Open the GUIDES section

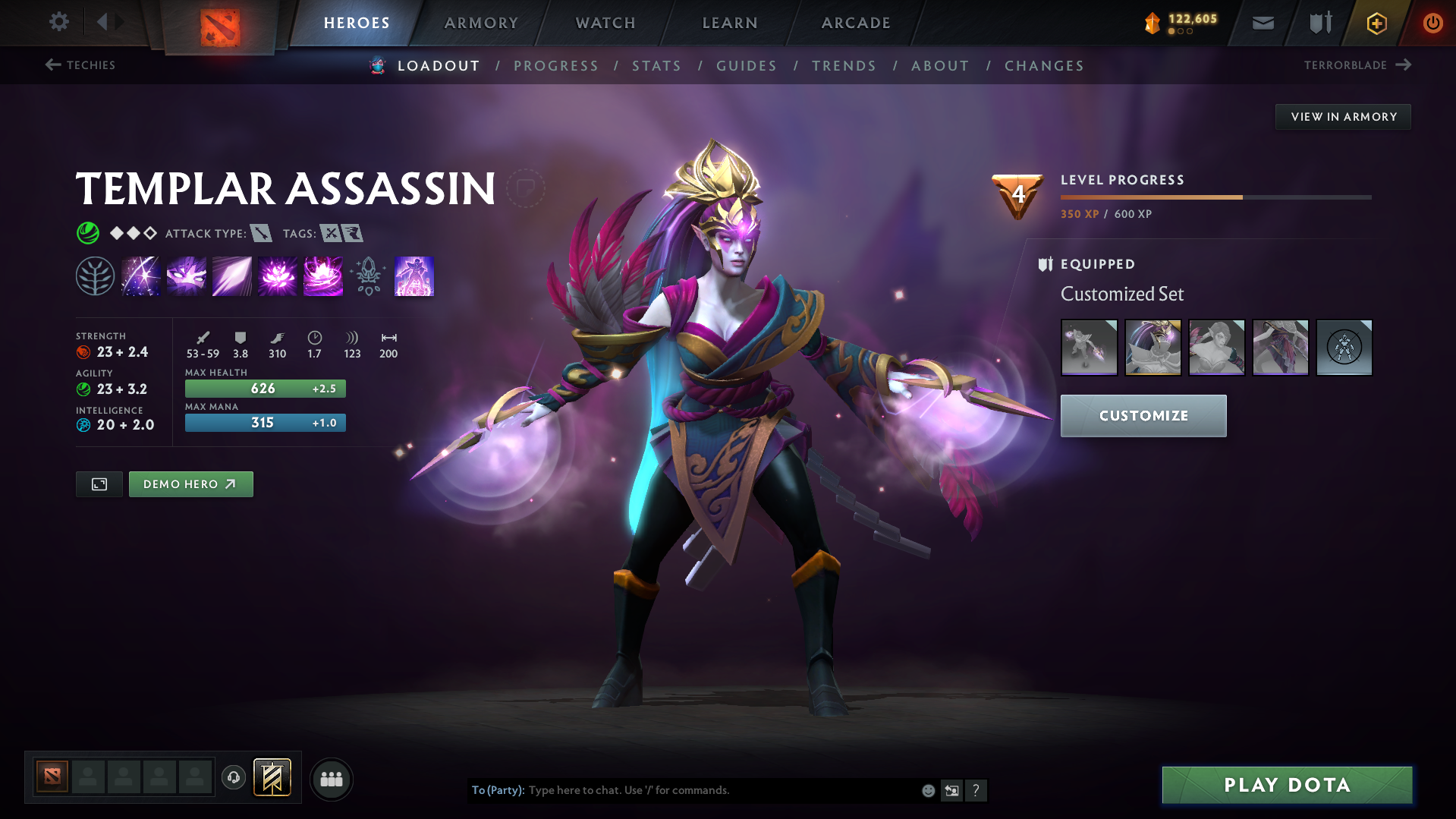746,66
